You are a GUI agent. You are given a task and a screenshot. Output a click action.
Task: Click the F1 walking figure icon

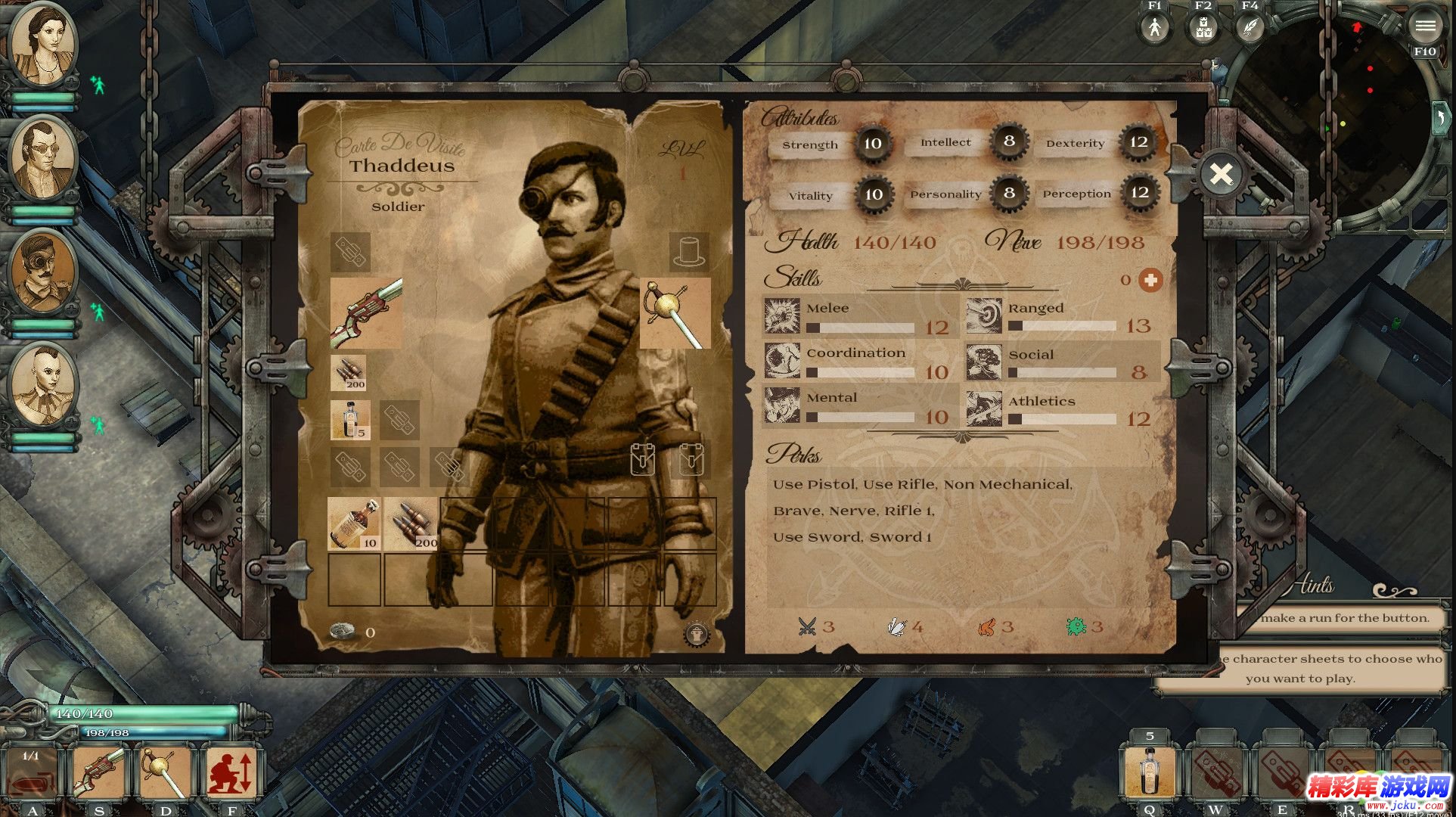(x=1154, y=28)
